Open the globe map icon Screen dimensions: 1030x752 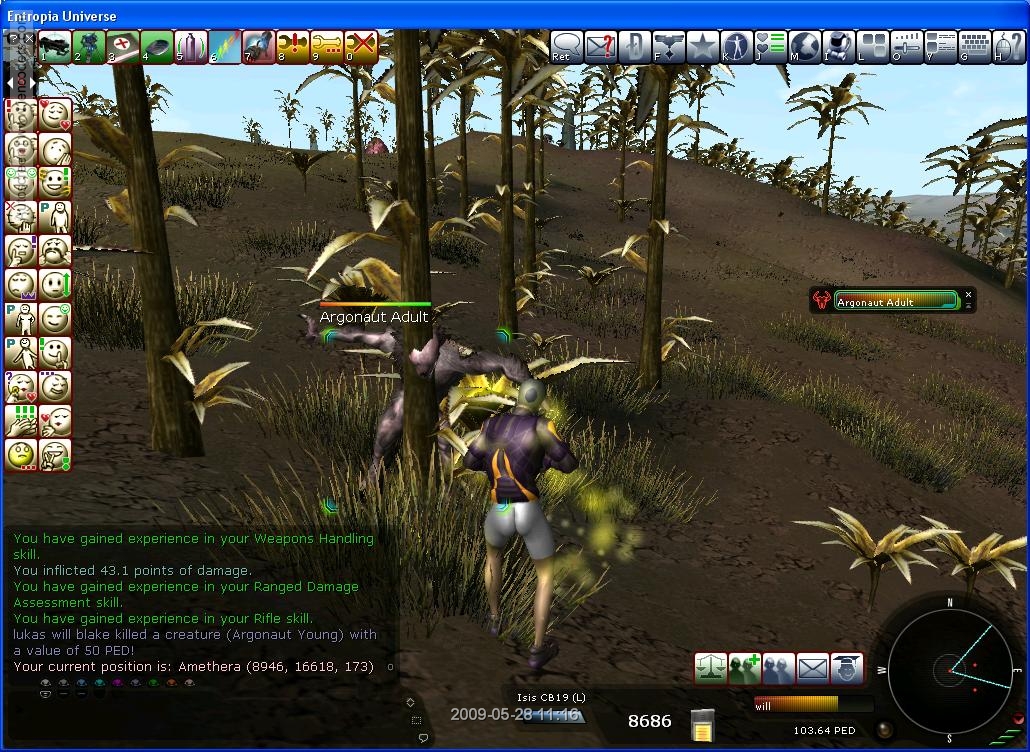[805, 46]
